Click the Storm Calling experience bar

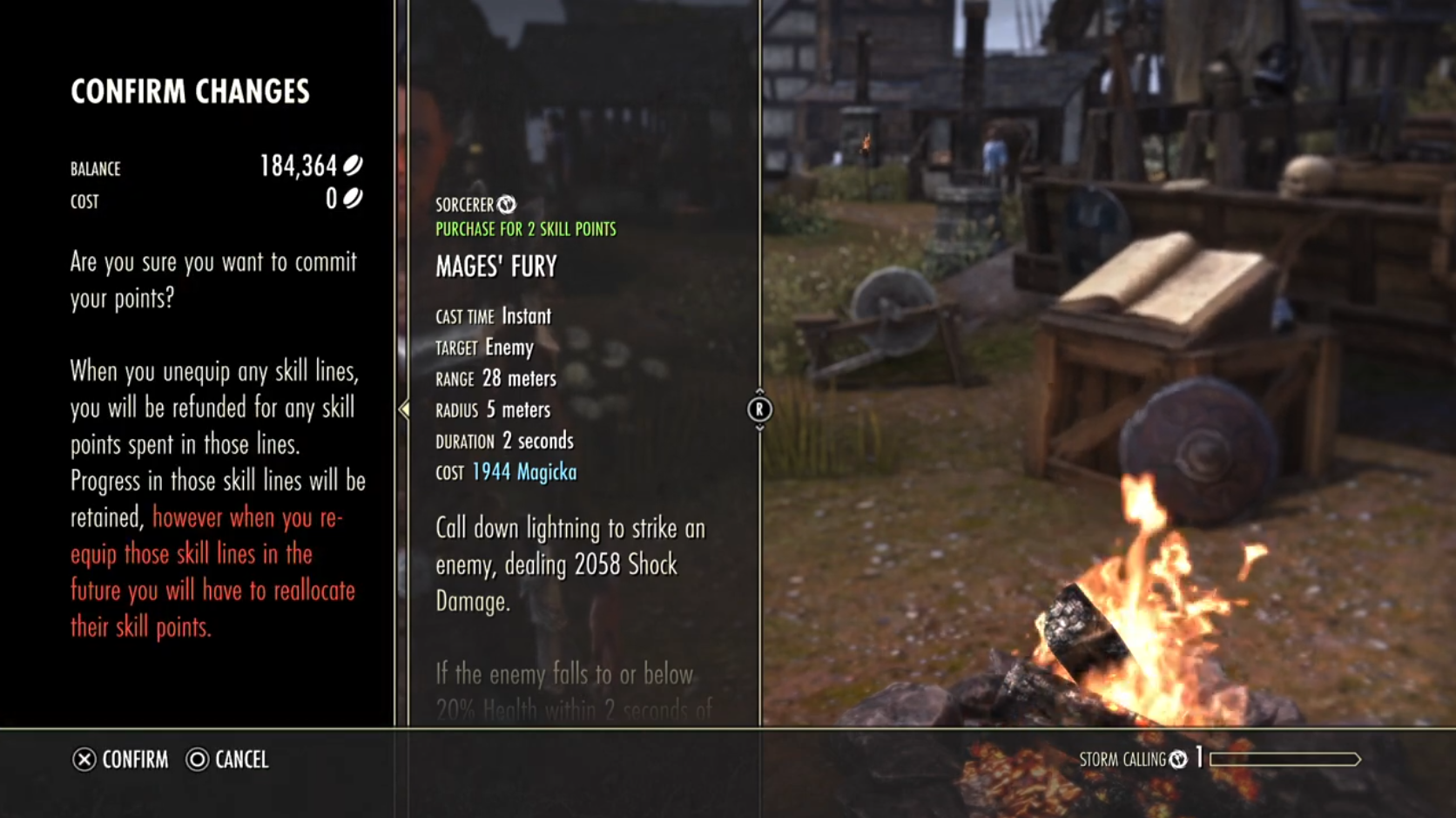click(1284, 760)
